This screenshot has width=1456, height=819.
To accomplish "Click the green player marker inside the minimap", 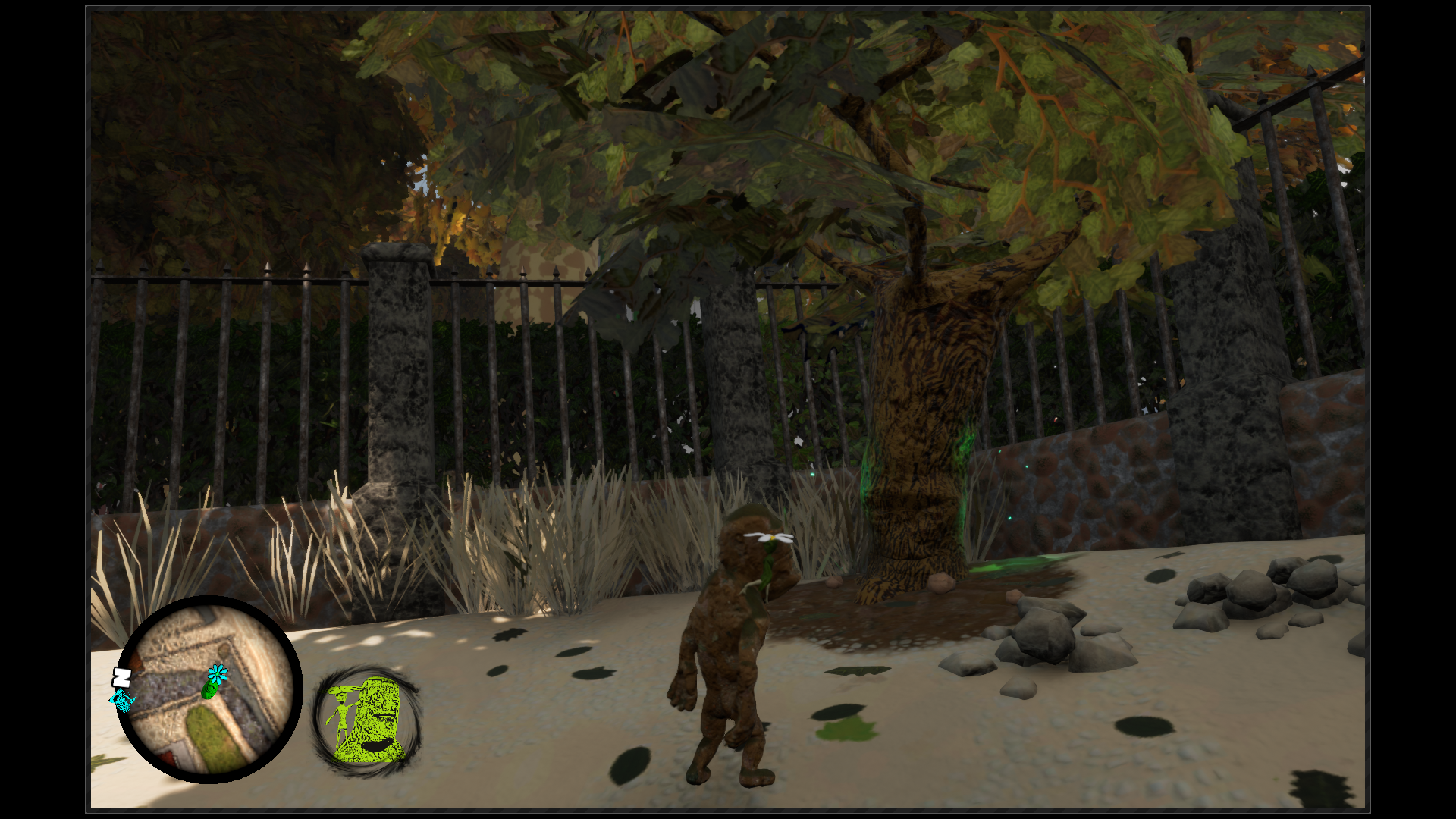I will pyautogui.click(x=210, y=692).
